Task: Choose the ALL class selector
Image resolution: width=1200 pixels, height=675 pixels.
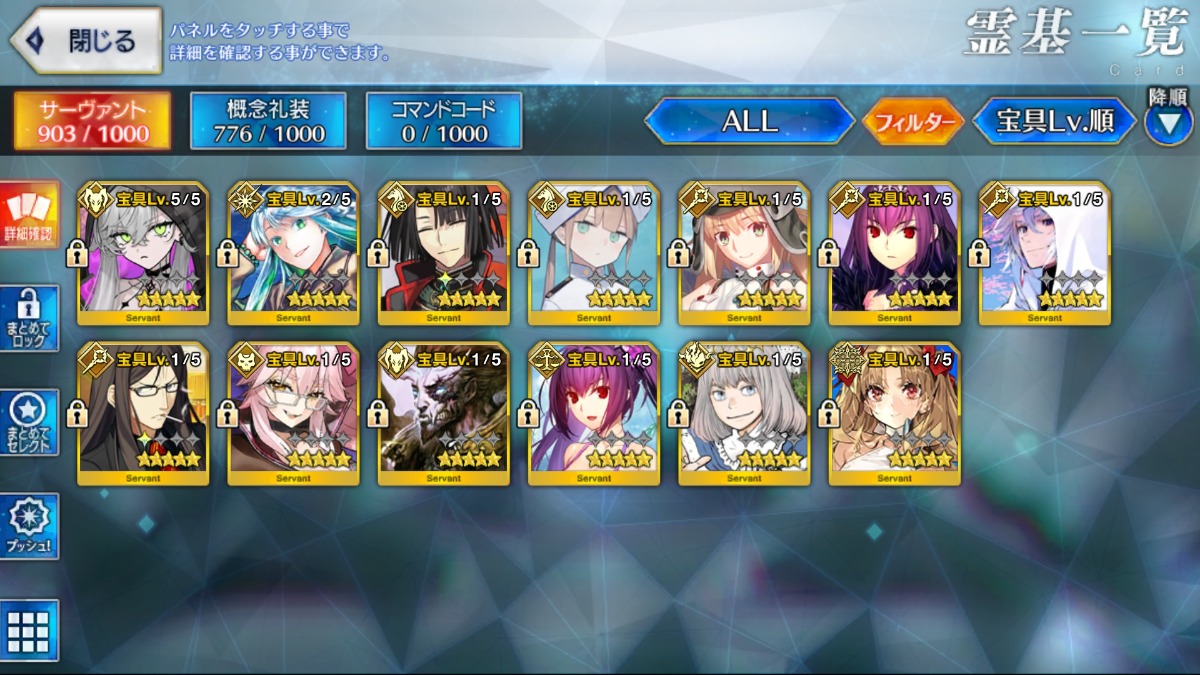Action: [x=750, y=121]
